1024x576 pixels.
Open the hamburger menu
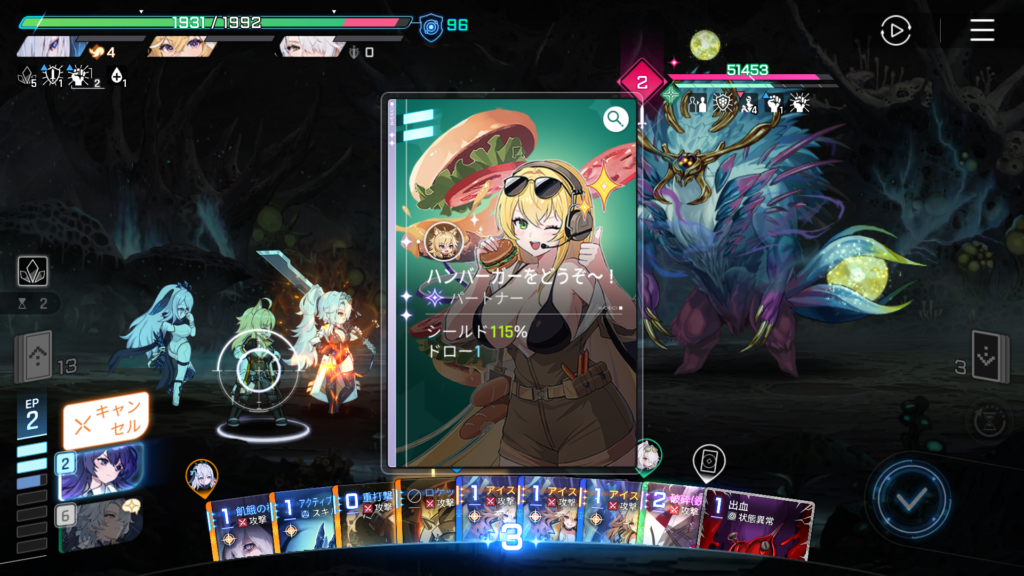pyautogui.click(x=982, y=31)
